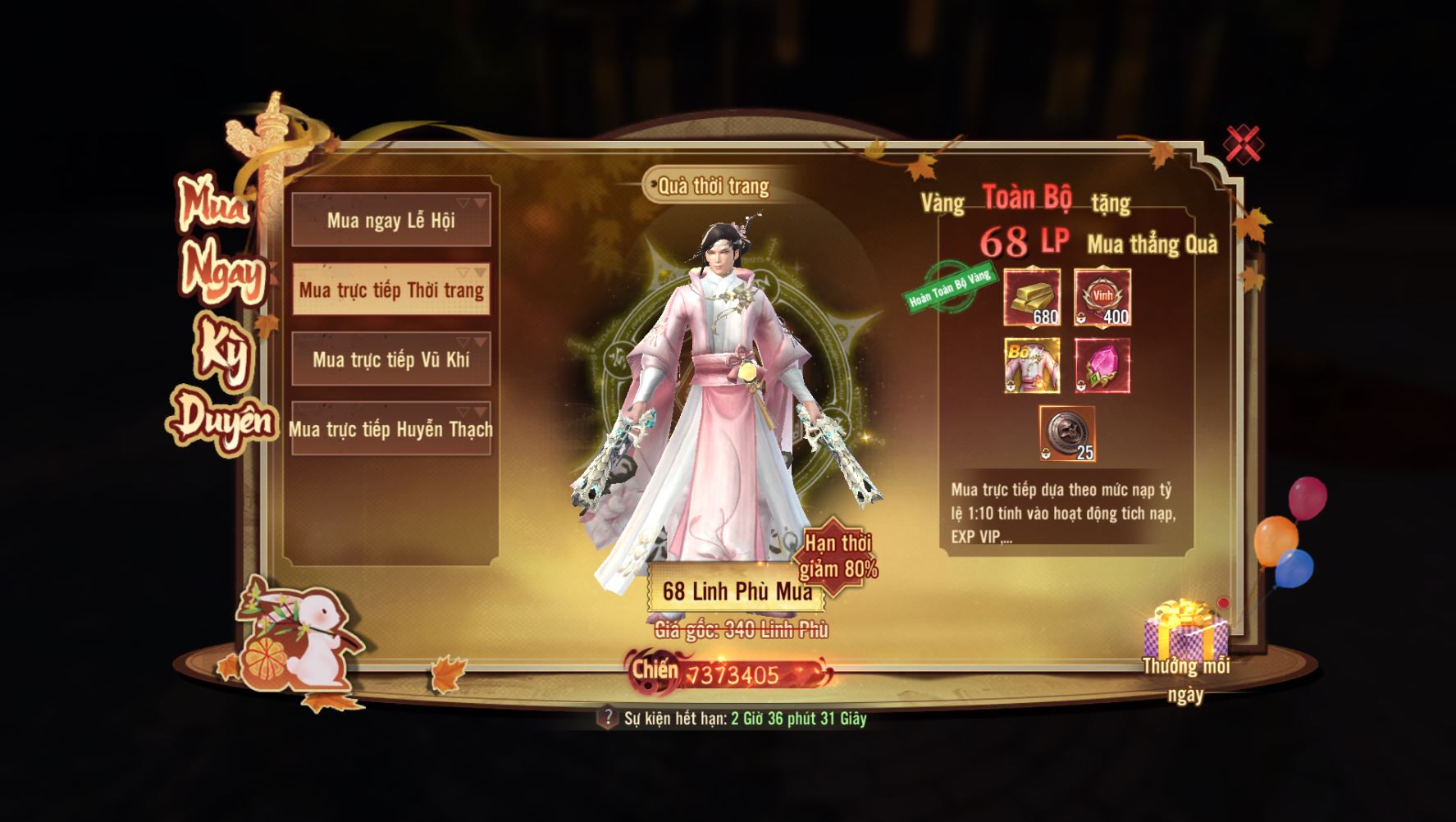Select the Mua trực tiếp Thời trang tab
Image resolution: width=1456 pixels, height=822 pixels.
(x=391, y=290)
